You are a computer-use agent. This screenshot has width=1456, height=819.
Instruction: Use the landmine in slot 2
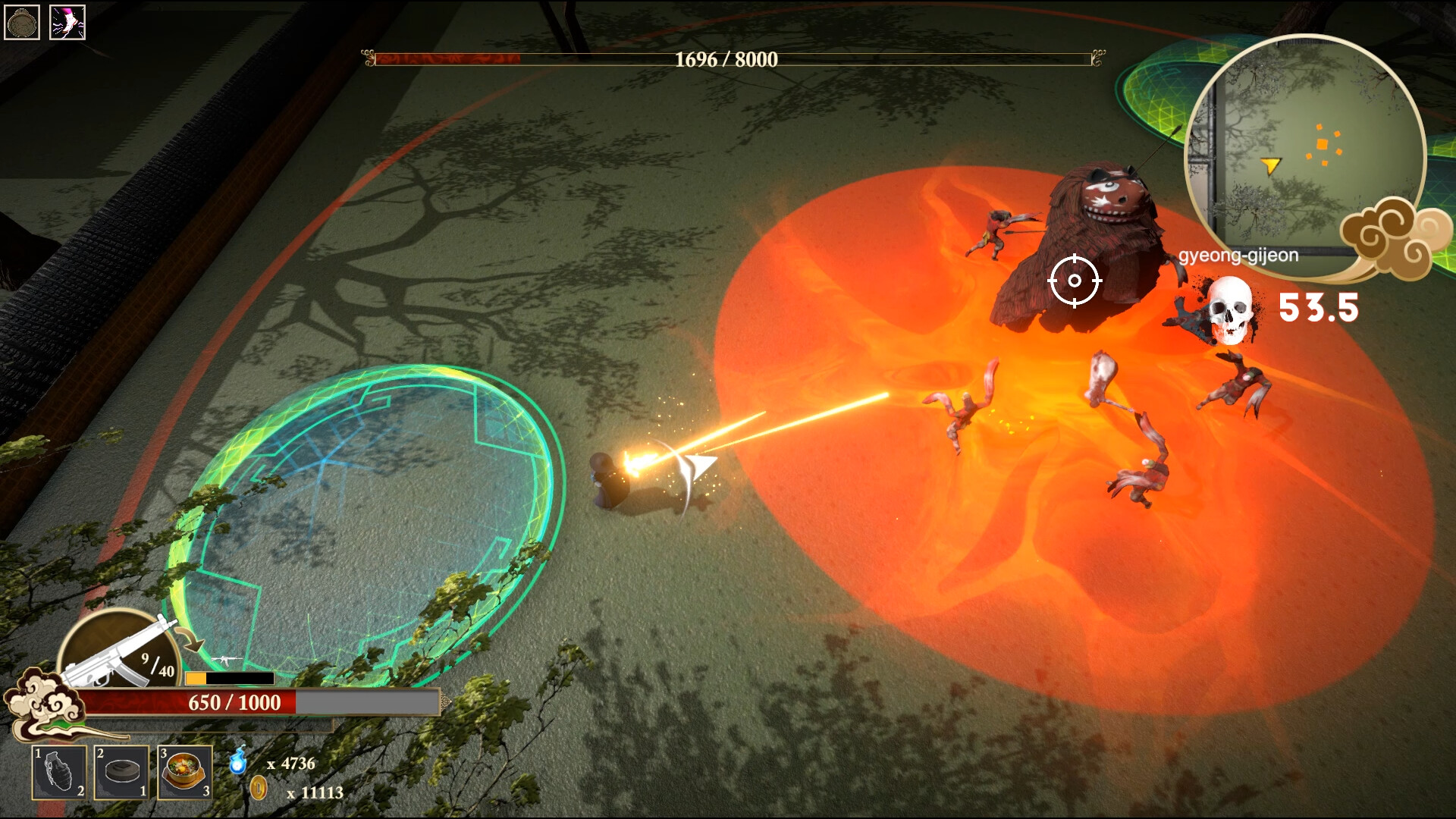pyautogui.click(x=121, y=772)
